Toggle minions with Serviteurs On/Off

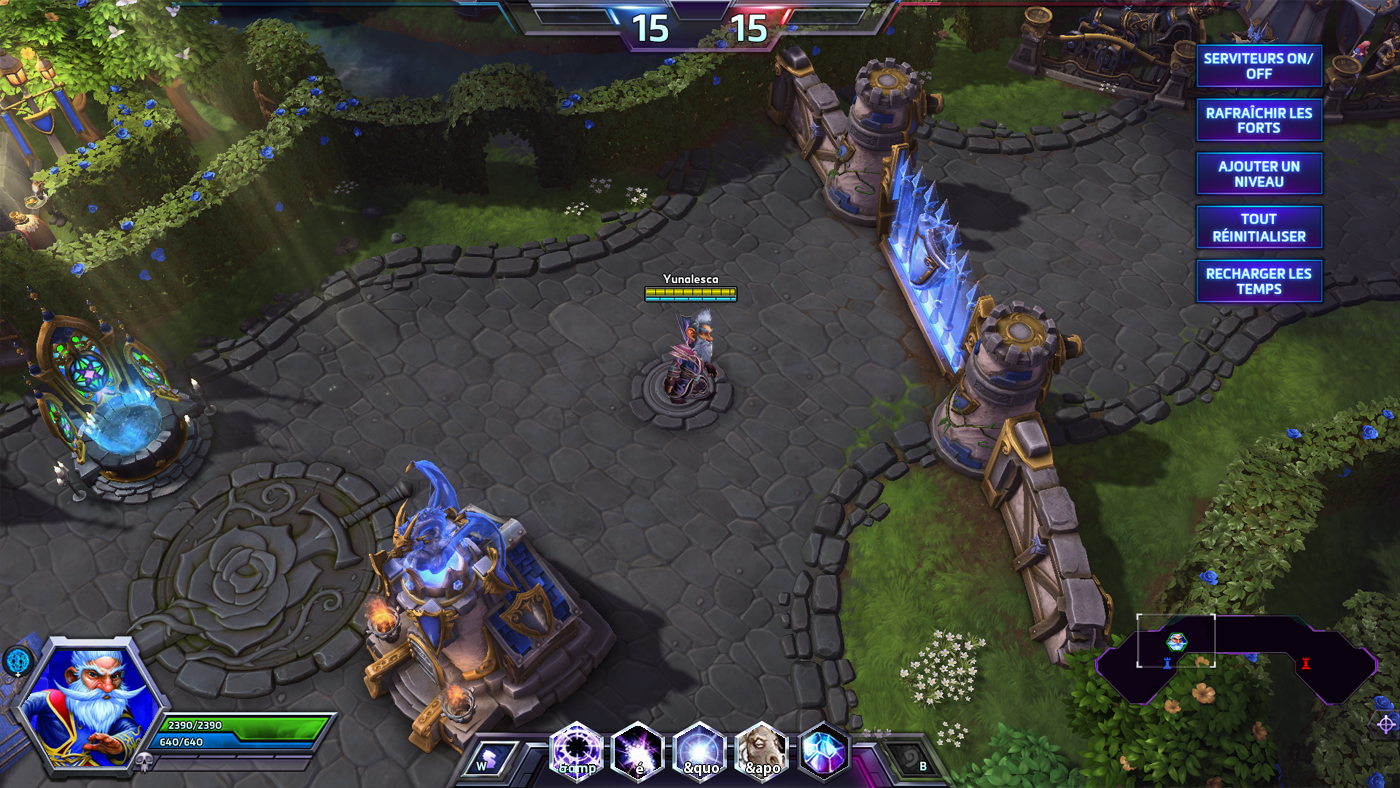[x=1259, y=66]
